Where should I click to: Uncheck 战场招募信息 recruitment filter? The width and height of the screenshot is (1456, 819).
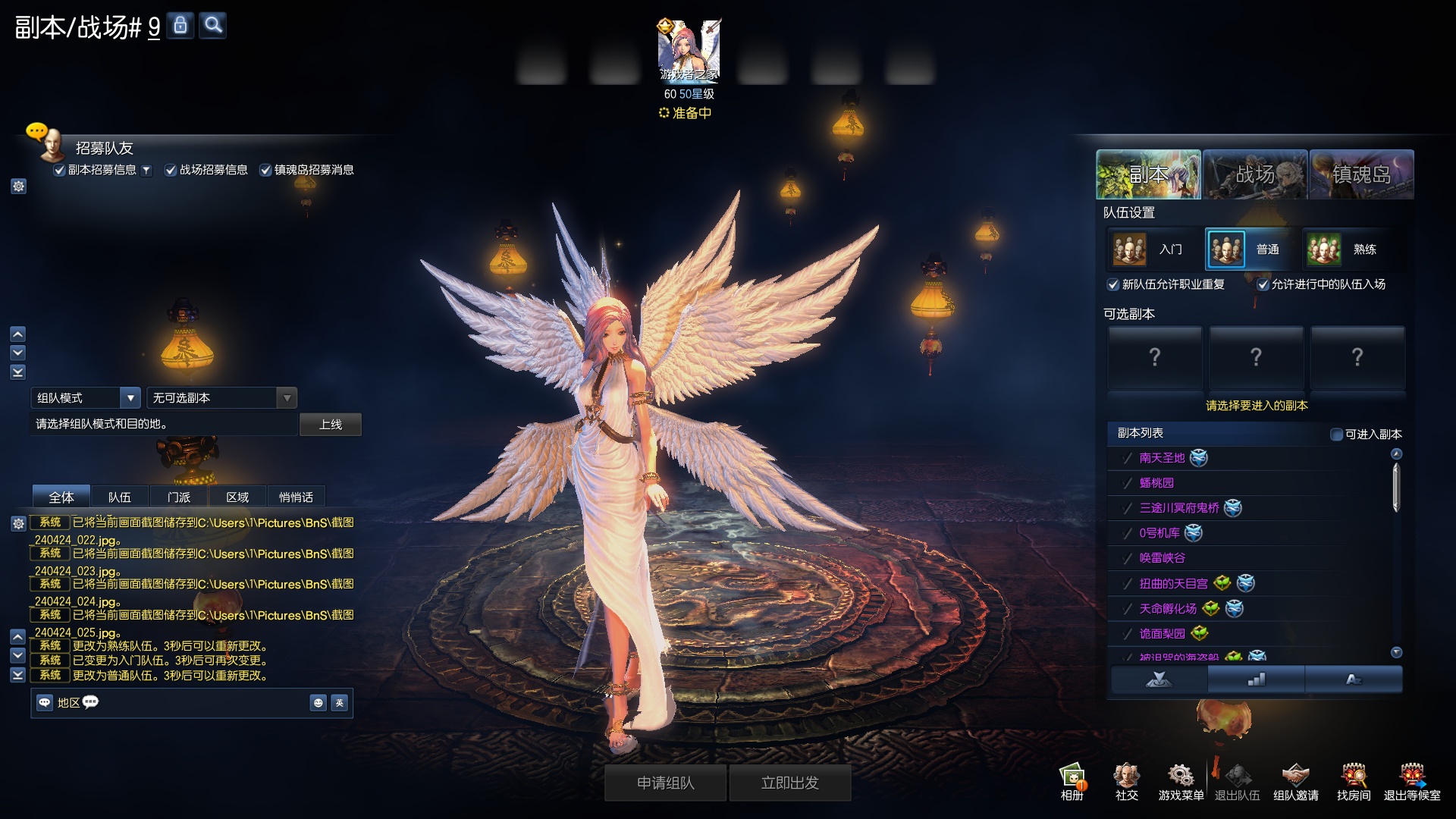pos(171,171)
